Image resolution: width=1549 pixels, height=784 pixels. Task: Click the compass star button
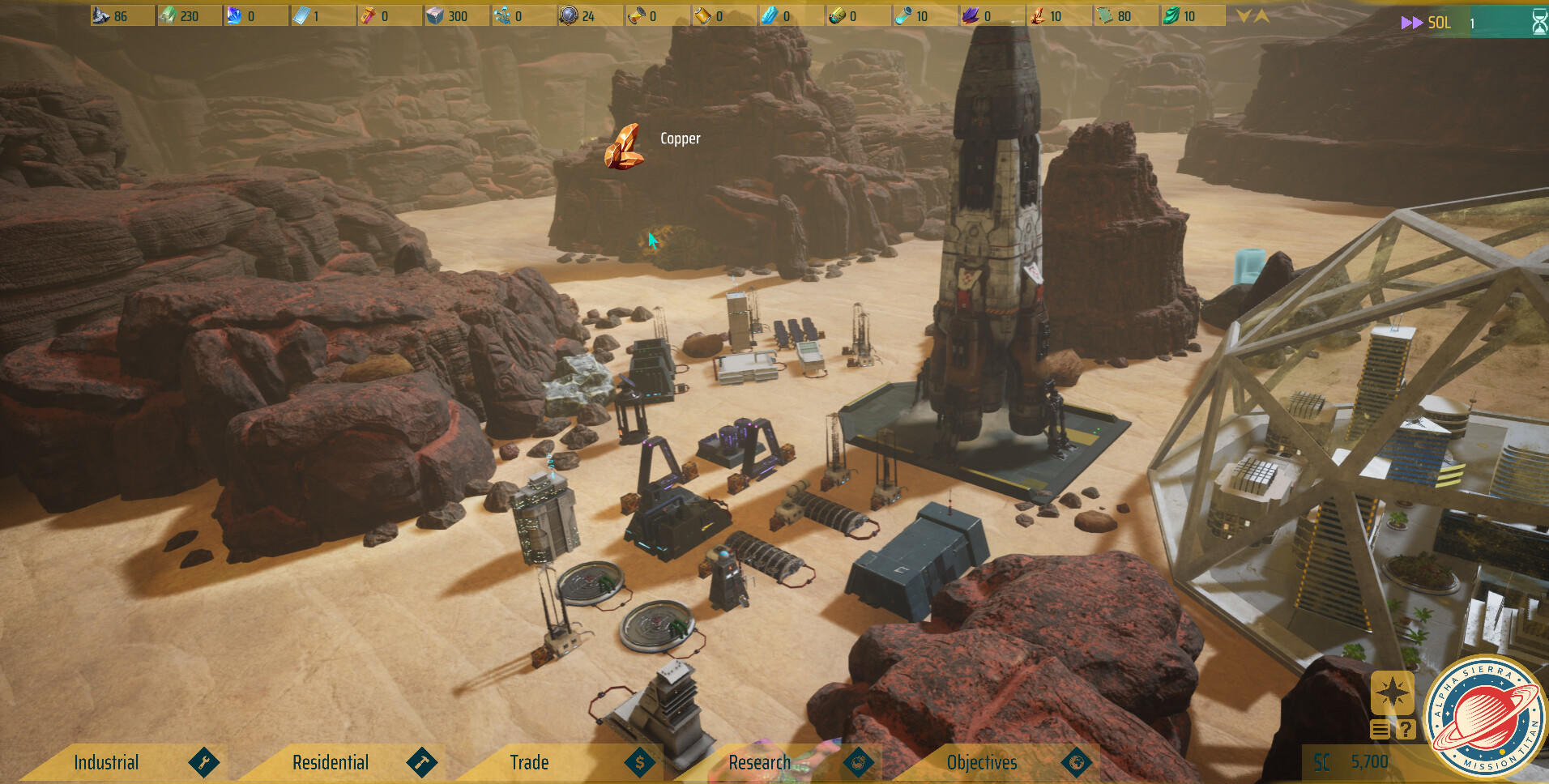point(1392,693)
